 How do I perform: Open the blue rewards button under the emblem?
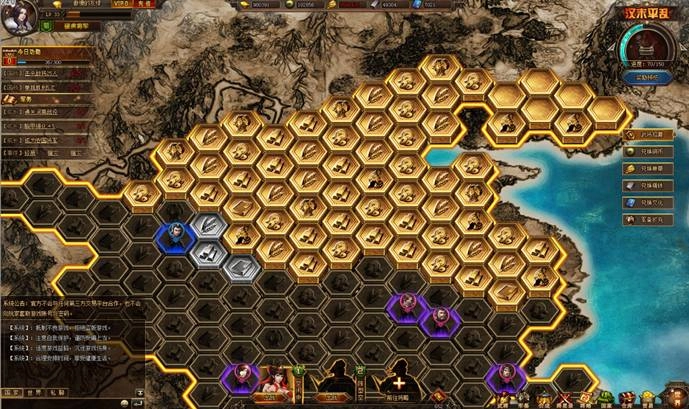643,77
